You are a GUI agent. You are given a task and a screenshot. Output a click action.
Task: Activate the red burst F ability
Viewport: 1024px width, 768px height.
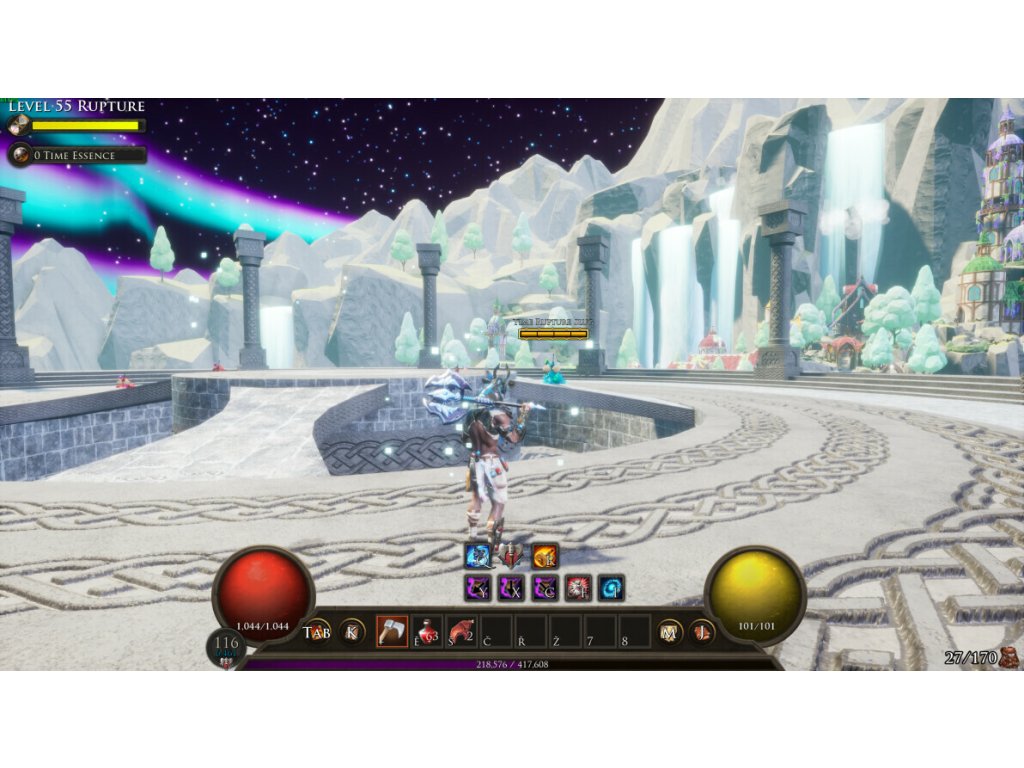[578, 588]
